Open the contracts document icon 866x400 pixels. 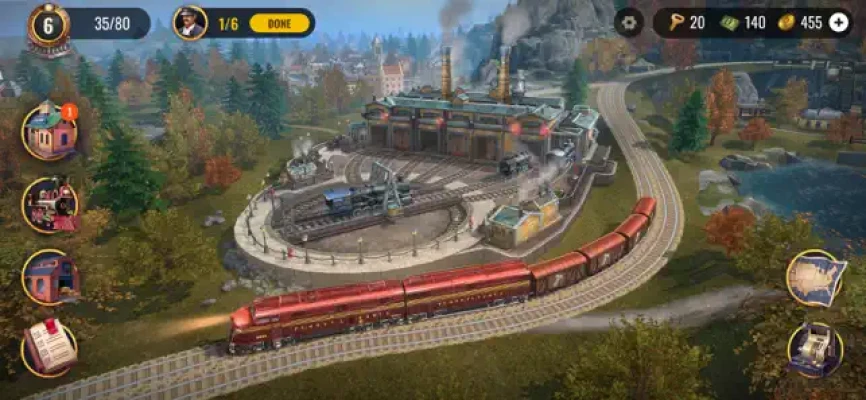(49, 347)
